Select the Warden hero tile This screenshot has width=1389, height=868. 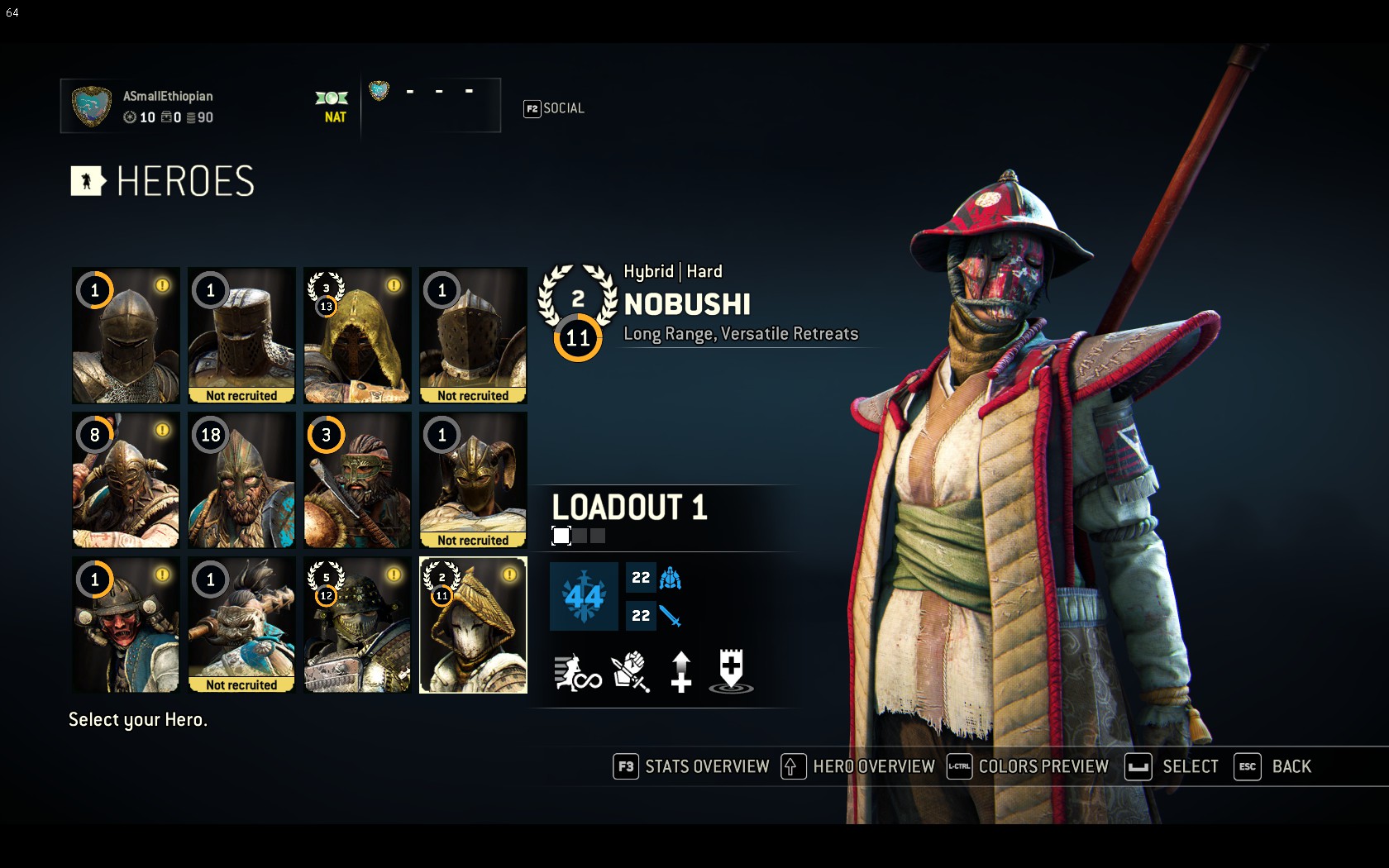[126, 335]
